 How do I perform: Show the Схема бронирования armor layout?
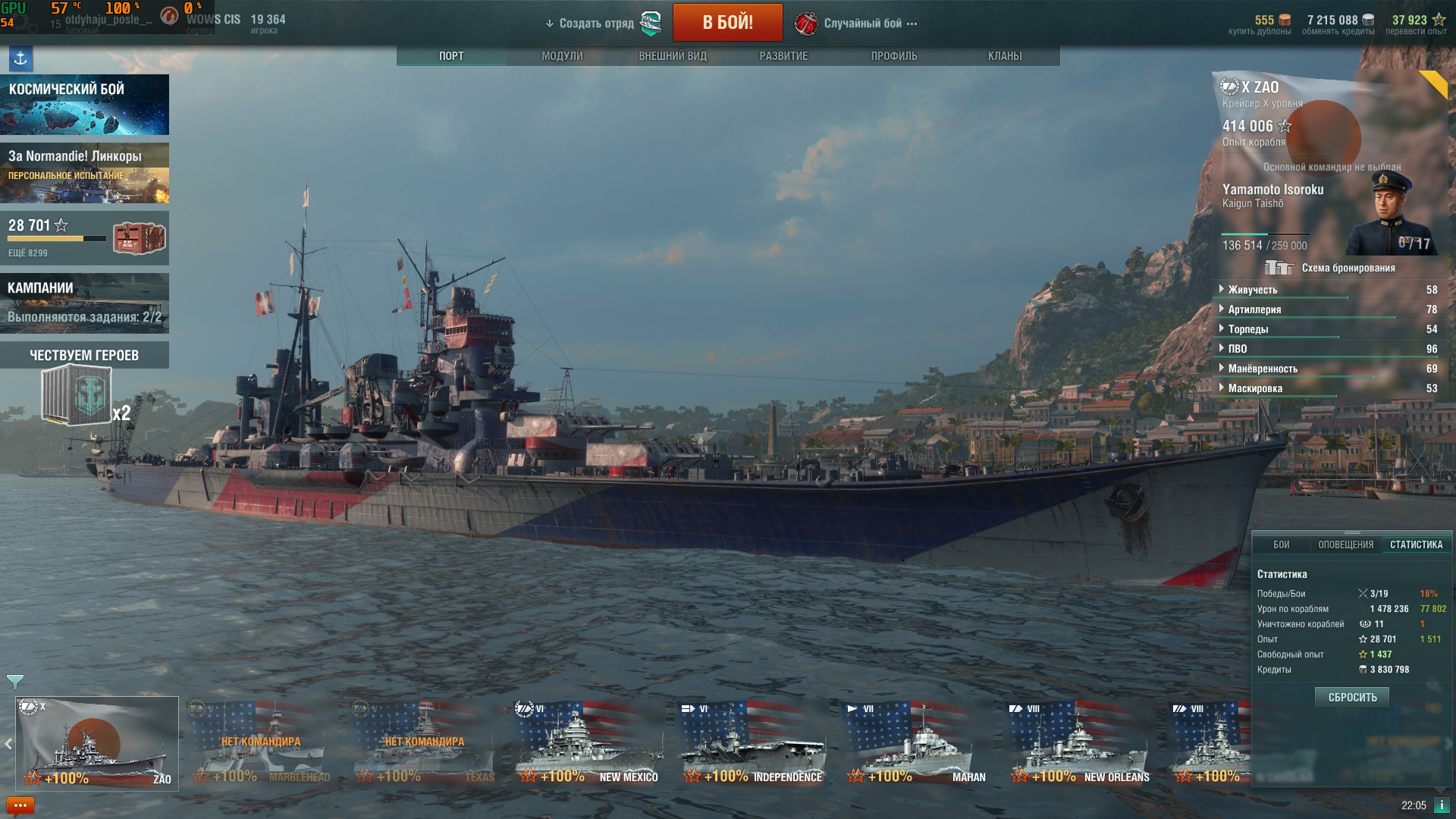pos(1348,268)
